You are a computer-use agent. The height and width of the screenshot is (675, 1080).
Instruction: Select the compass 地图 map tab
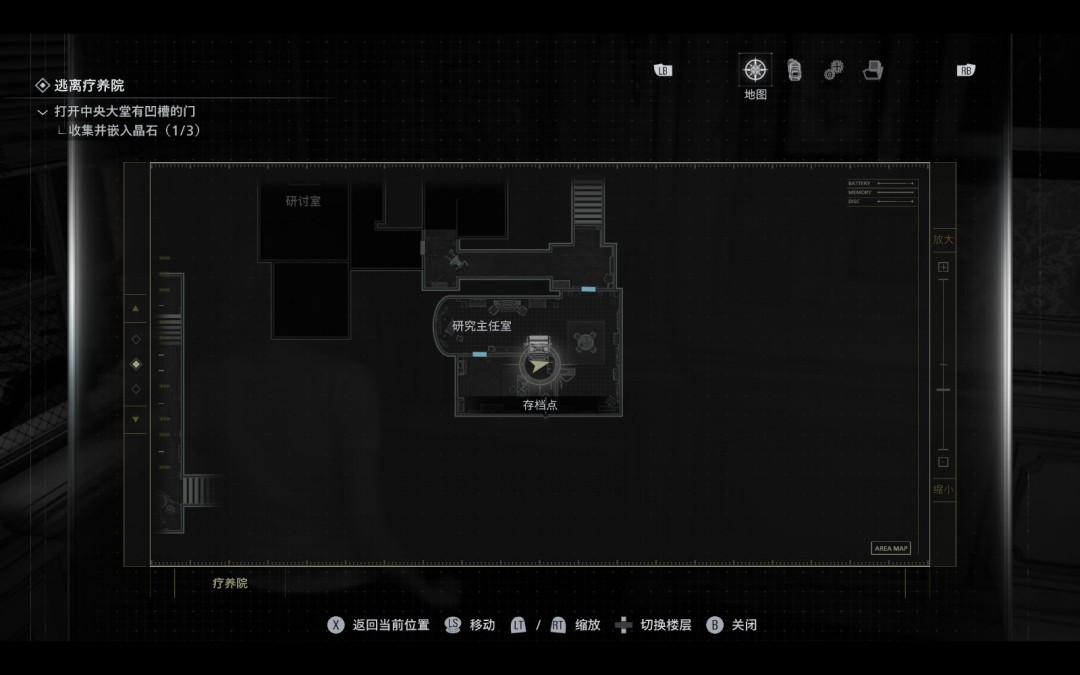(x=755, y=70)
